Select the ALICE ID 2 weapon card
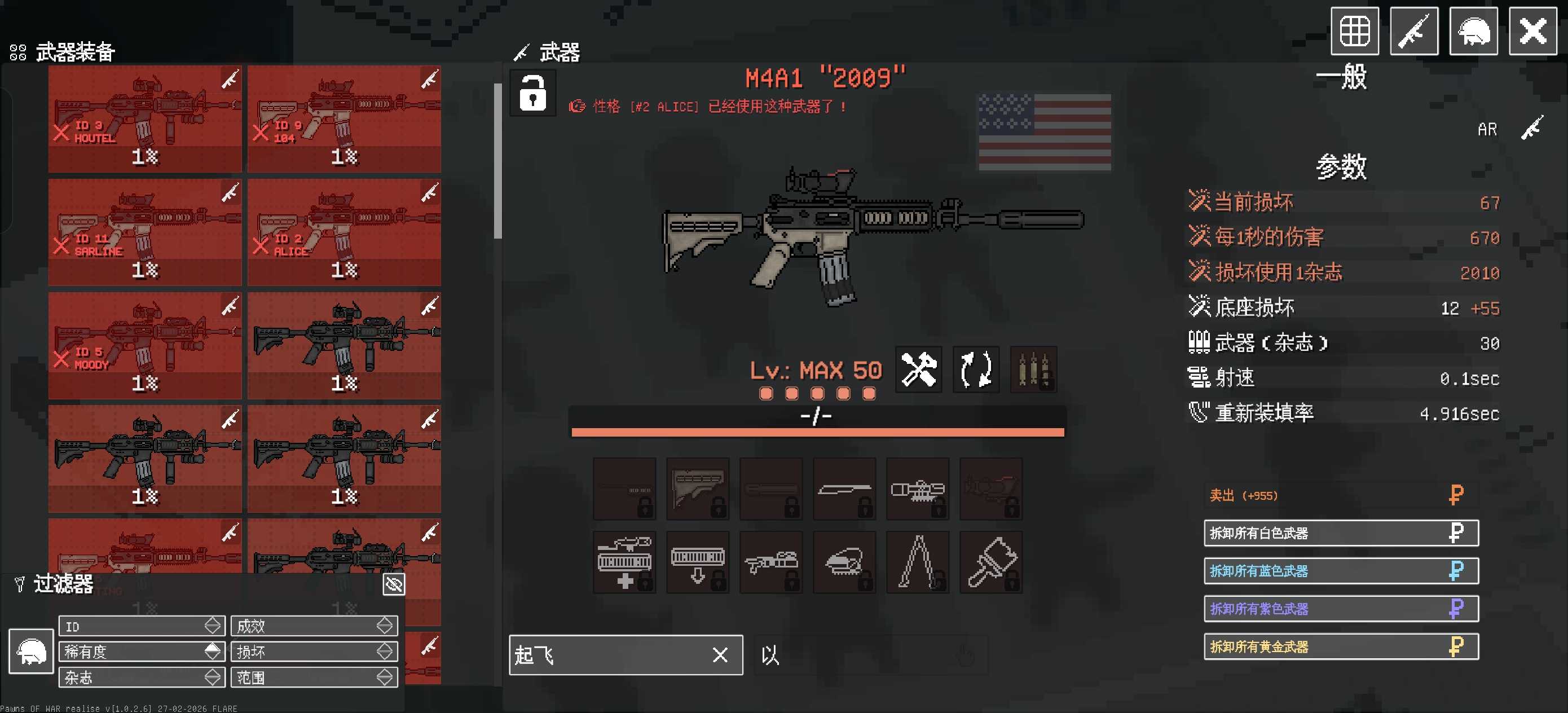The height and width of the screenshot is (713, 1568). [344, 232]
